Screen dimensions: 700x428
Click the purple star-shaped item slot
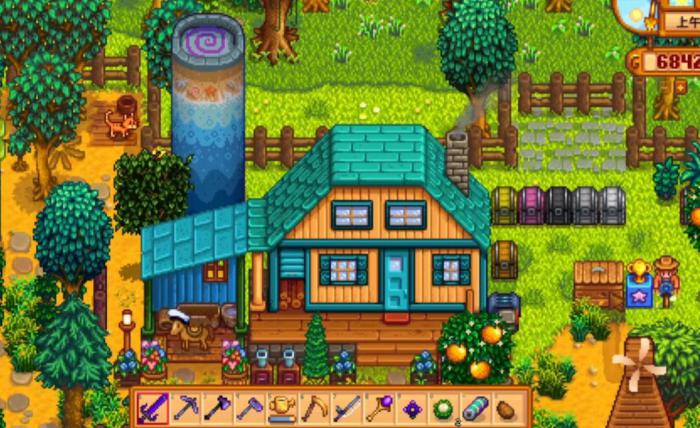pyautogui.click(x=410, y=407)
